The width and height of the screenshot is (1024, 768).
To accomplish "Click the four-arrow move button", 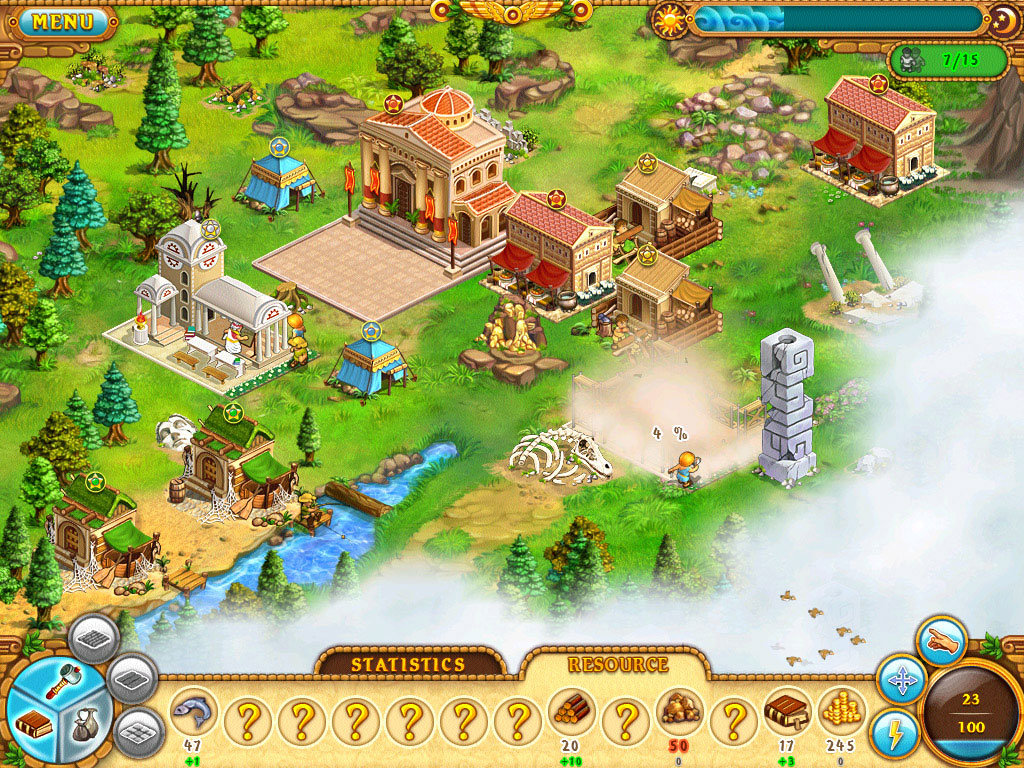I will click(902, 681).
